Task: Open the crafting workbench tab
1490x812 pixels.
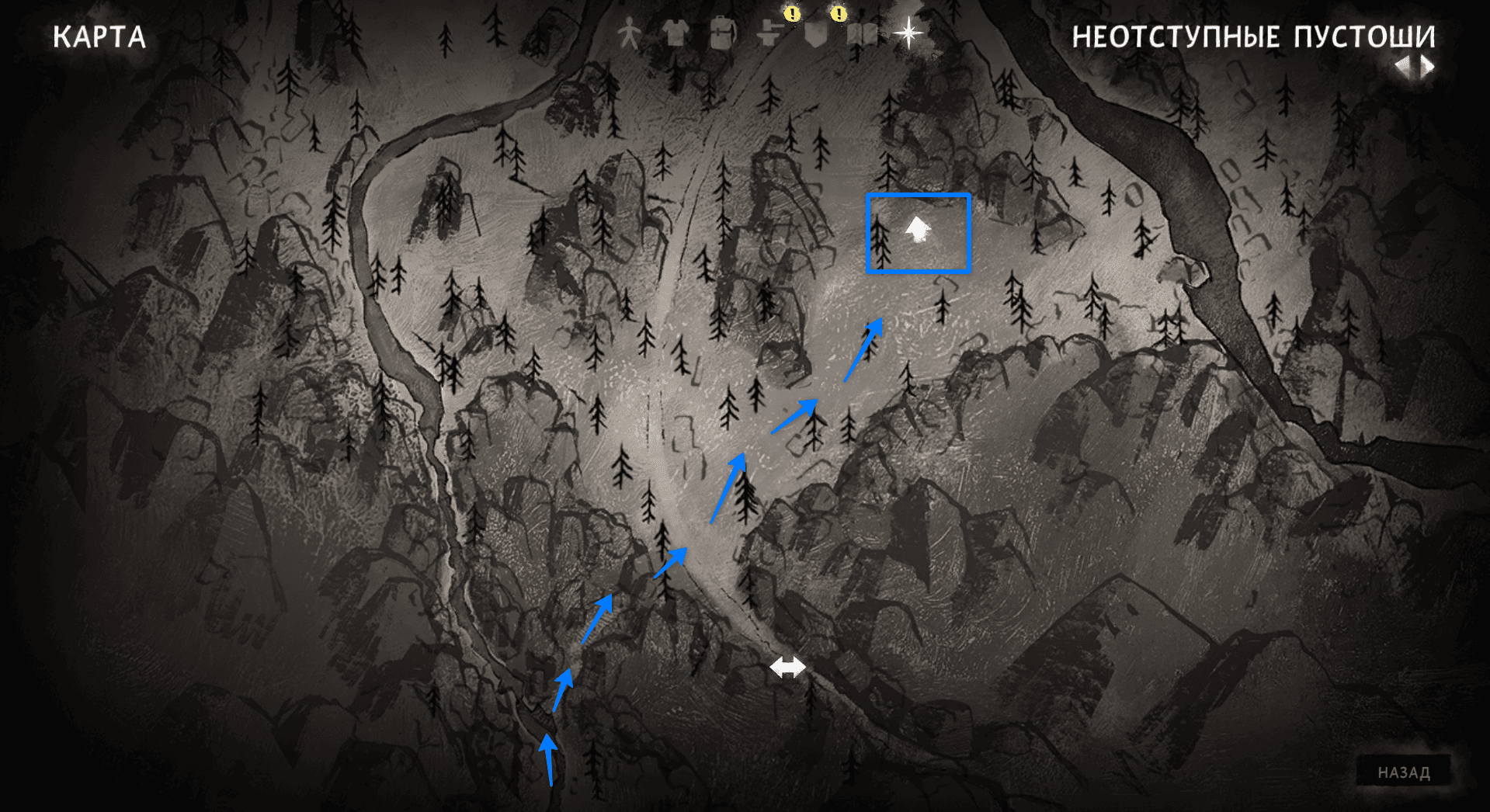Action: click(769, 34)
